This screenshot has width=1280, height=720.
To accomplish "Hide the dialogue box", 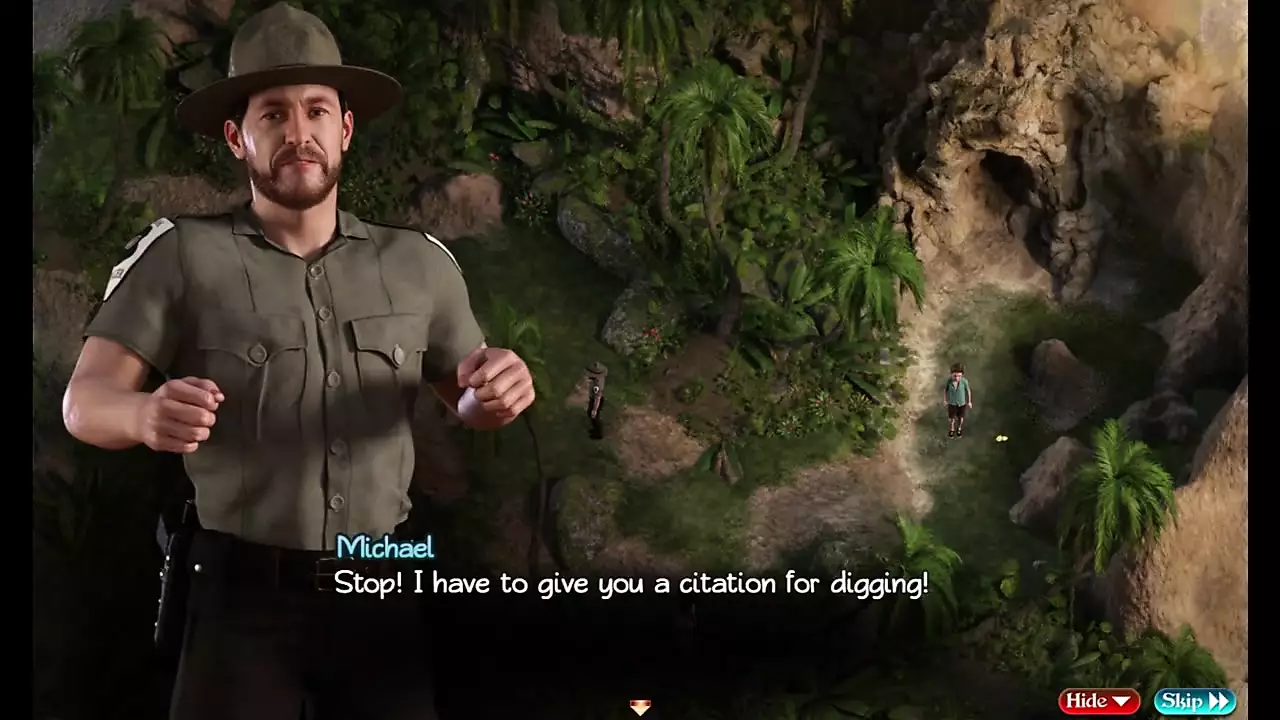I will tap(1099, 701).
